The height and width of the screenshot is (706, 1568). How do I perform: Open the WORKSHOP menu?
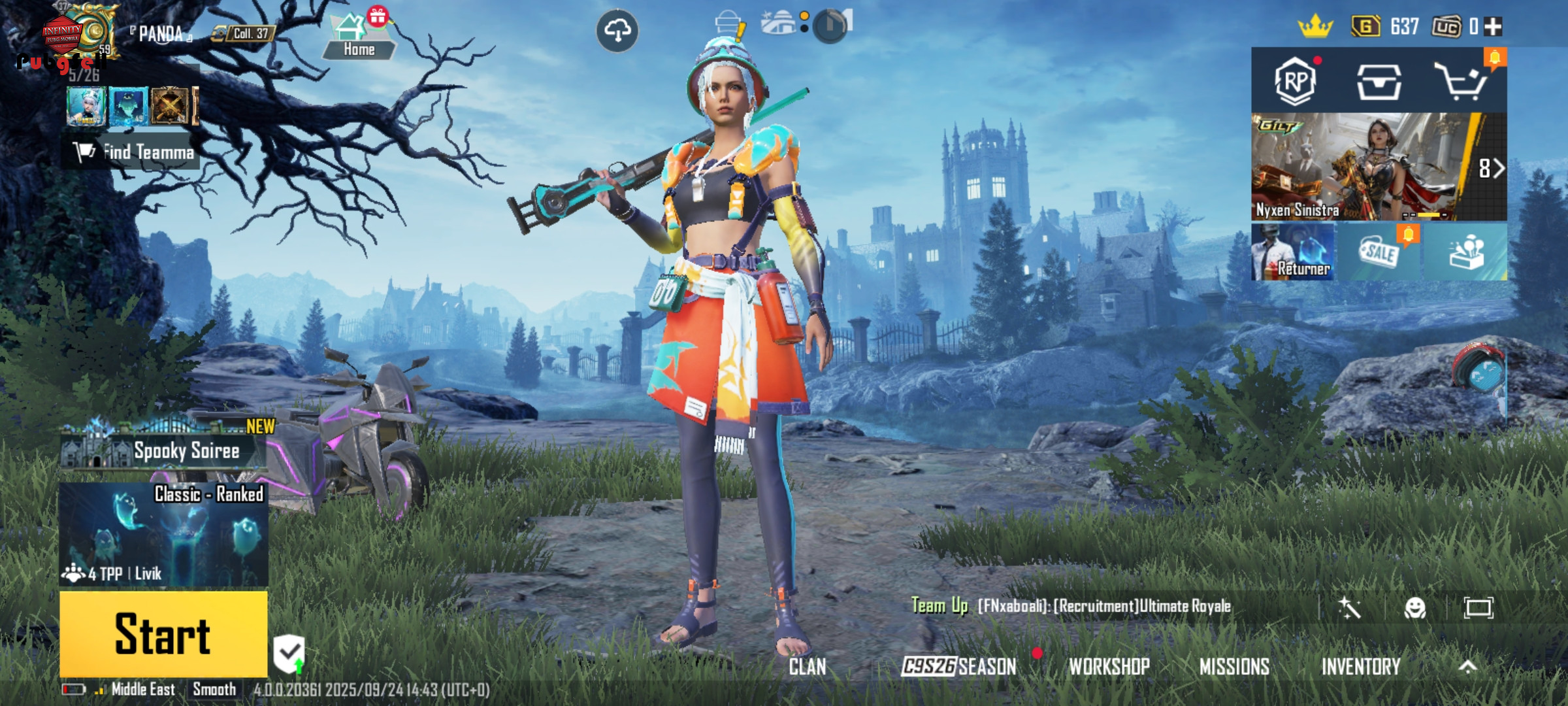(1109, 667)
